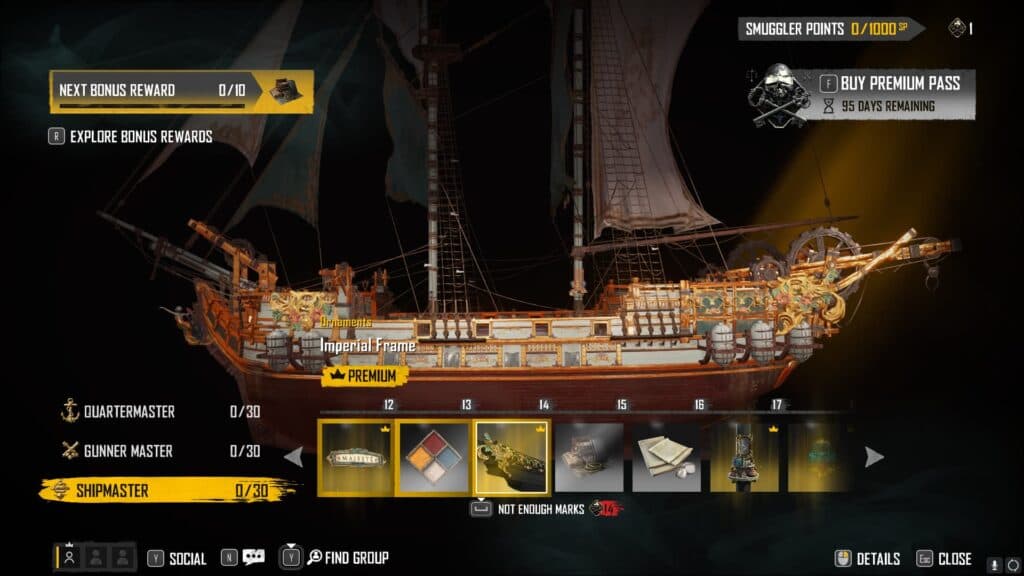Click the Next Bonus Reward chest banner
Viewport: 1024px width, 576px height.
pos(181,91)
